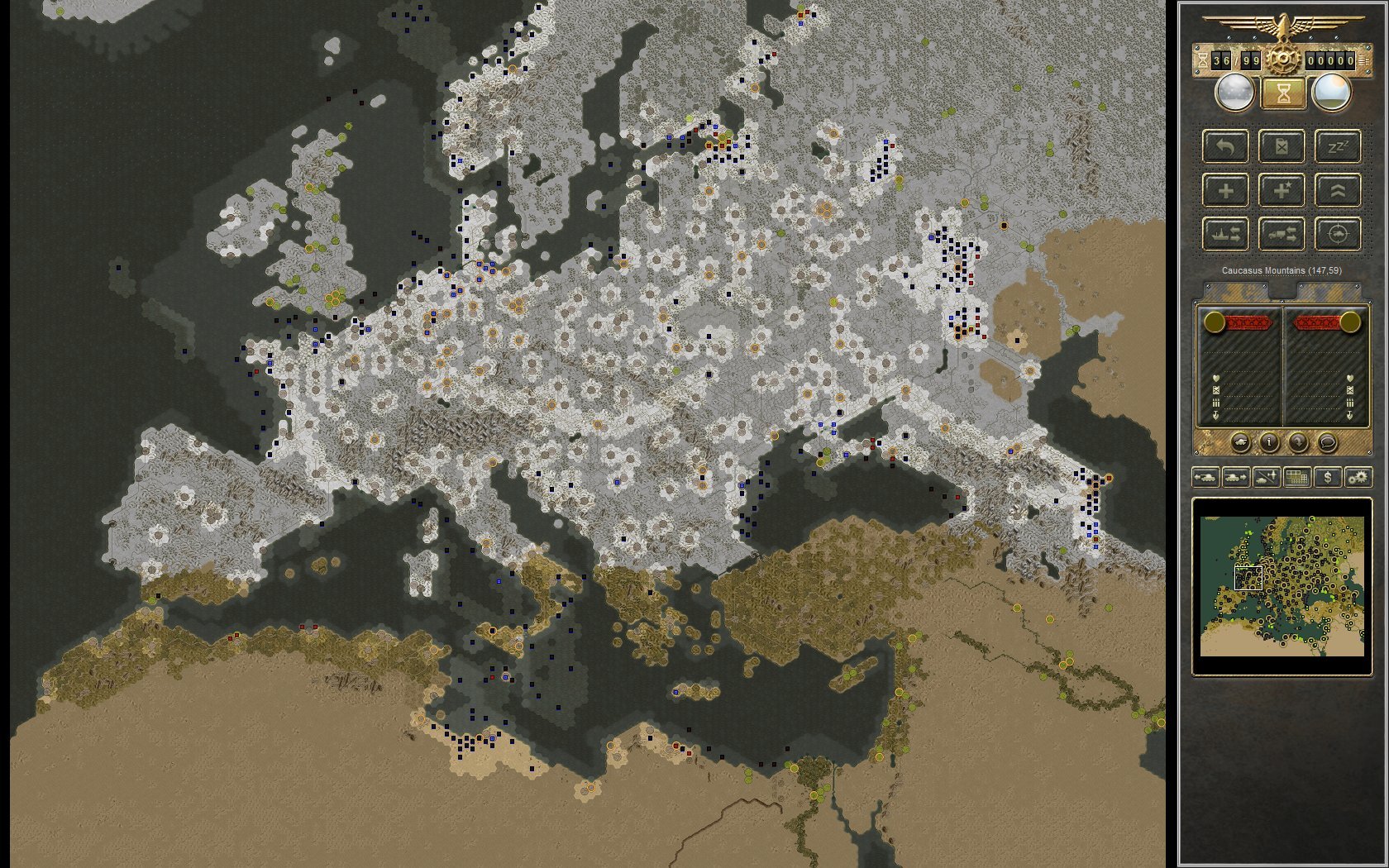Select next unit with the right tank-arrow icon
The image size is (1389, 868).
pos(1237,478)
